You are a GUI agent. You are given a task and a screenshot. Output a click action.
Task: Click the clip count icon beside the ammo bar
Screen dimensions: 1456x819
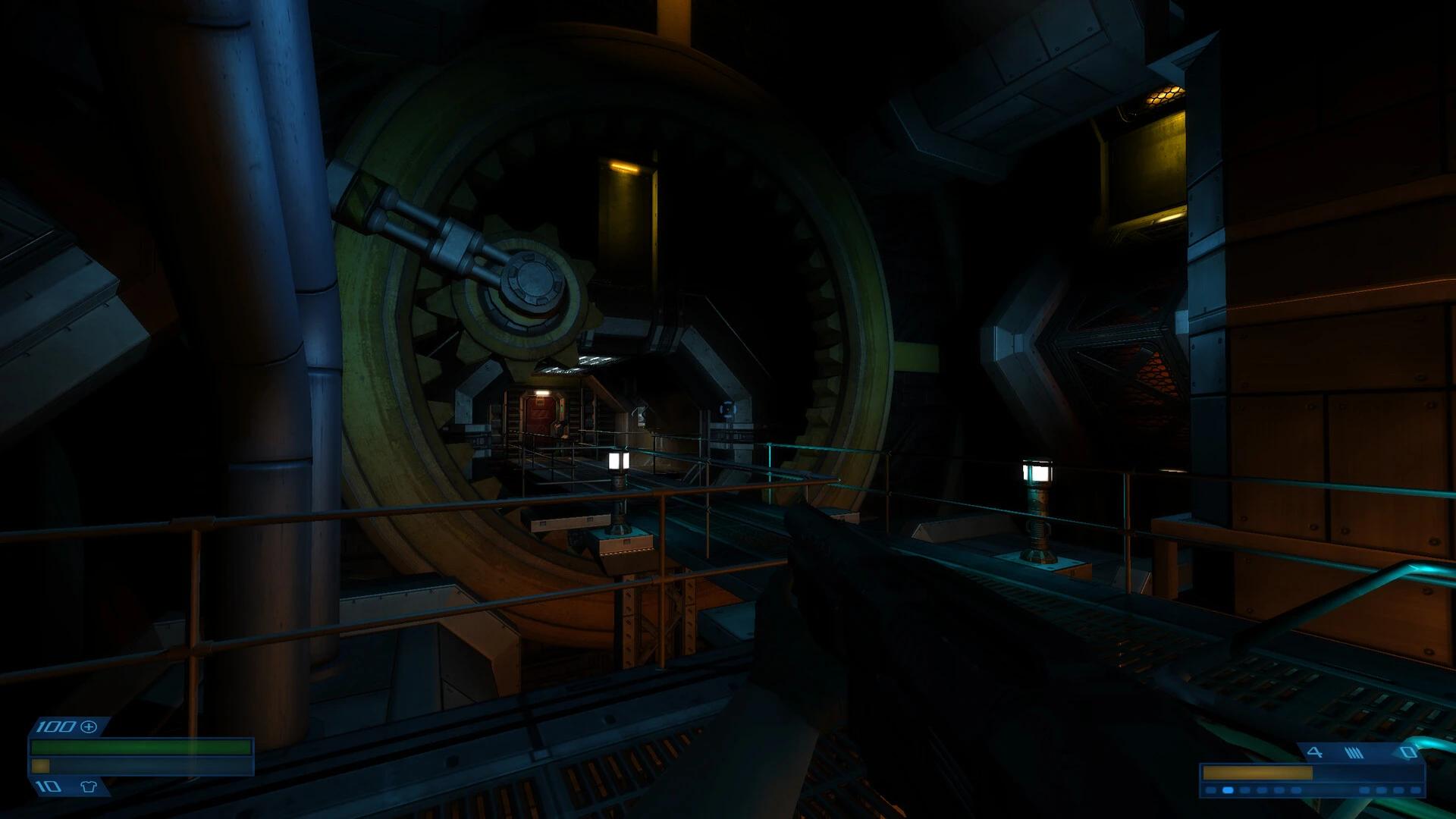(x=1315, y=752)
